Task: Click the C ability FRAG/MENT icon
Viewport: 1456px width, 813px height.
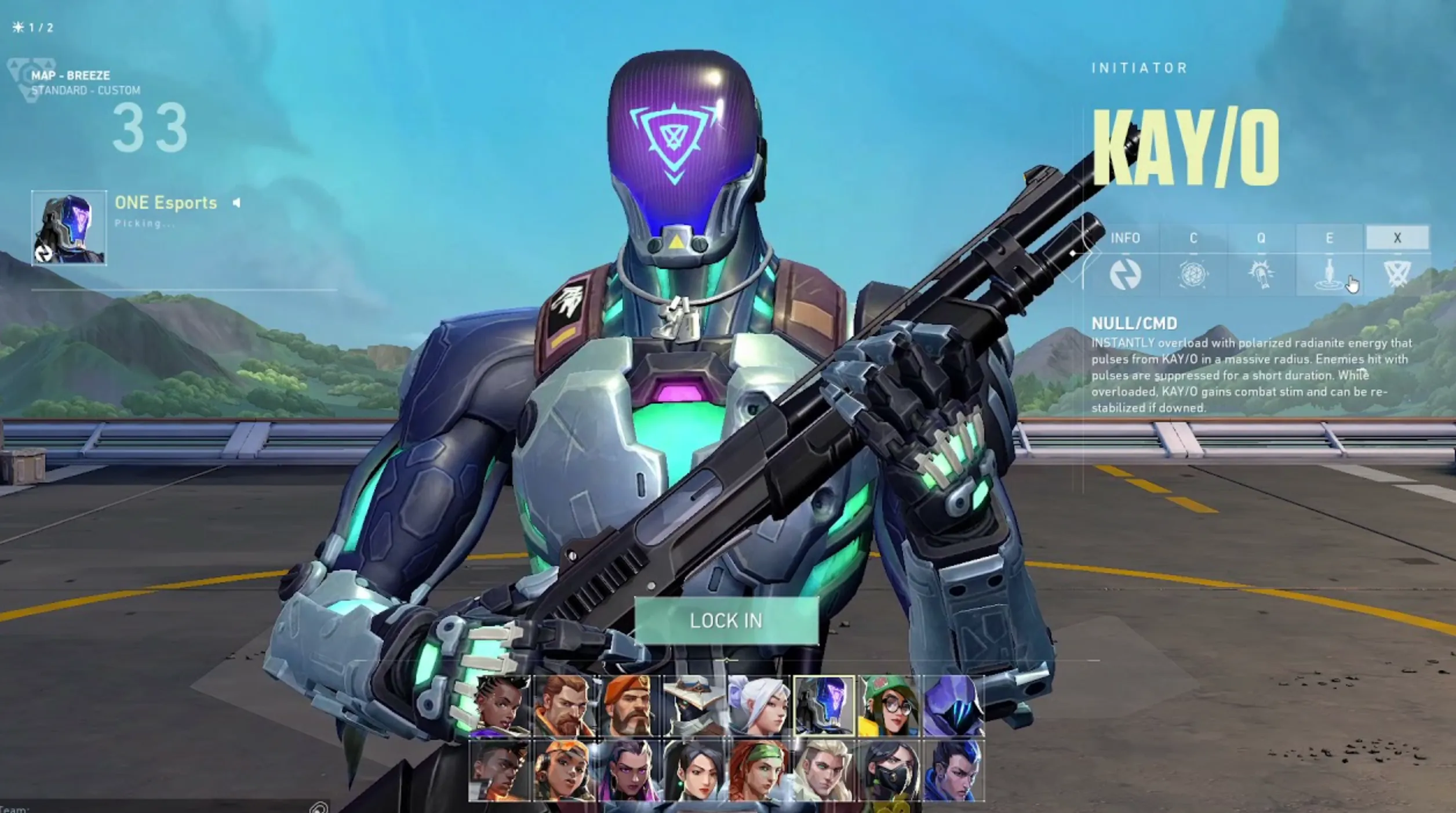Action: (x=1193, y=275)
